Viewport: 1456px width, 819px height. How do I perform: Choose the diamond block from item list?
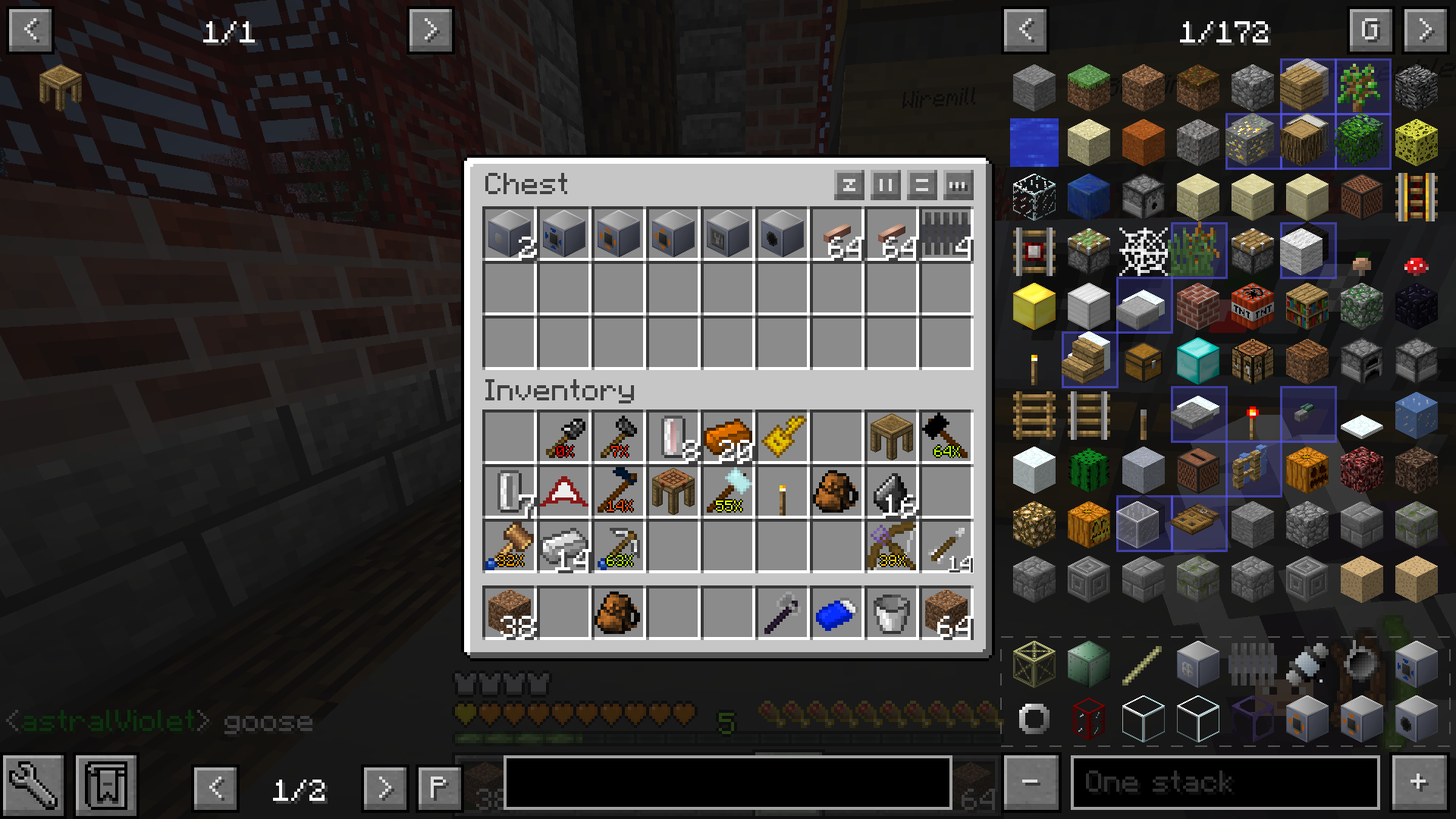point(1197,360)
